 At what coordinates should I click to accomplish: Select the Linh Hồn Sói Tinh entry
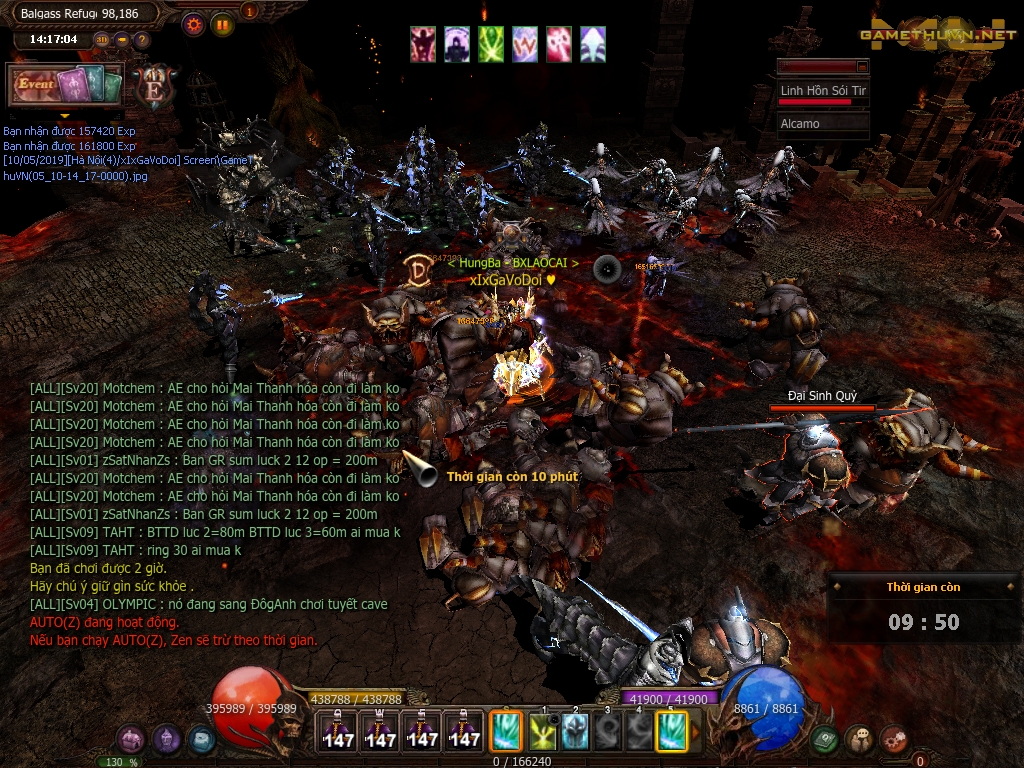(823, 92)
